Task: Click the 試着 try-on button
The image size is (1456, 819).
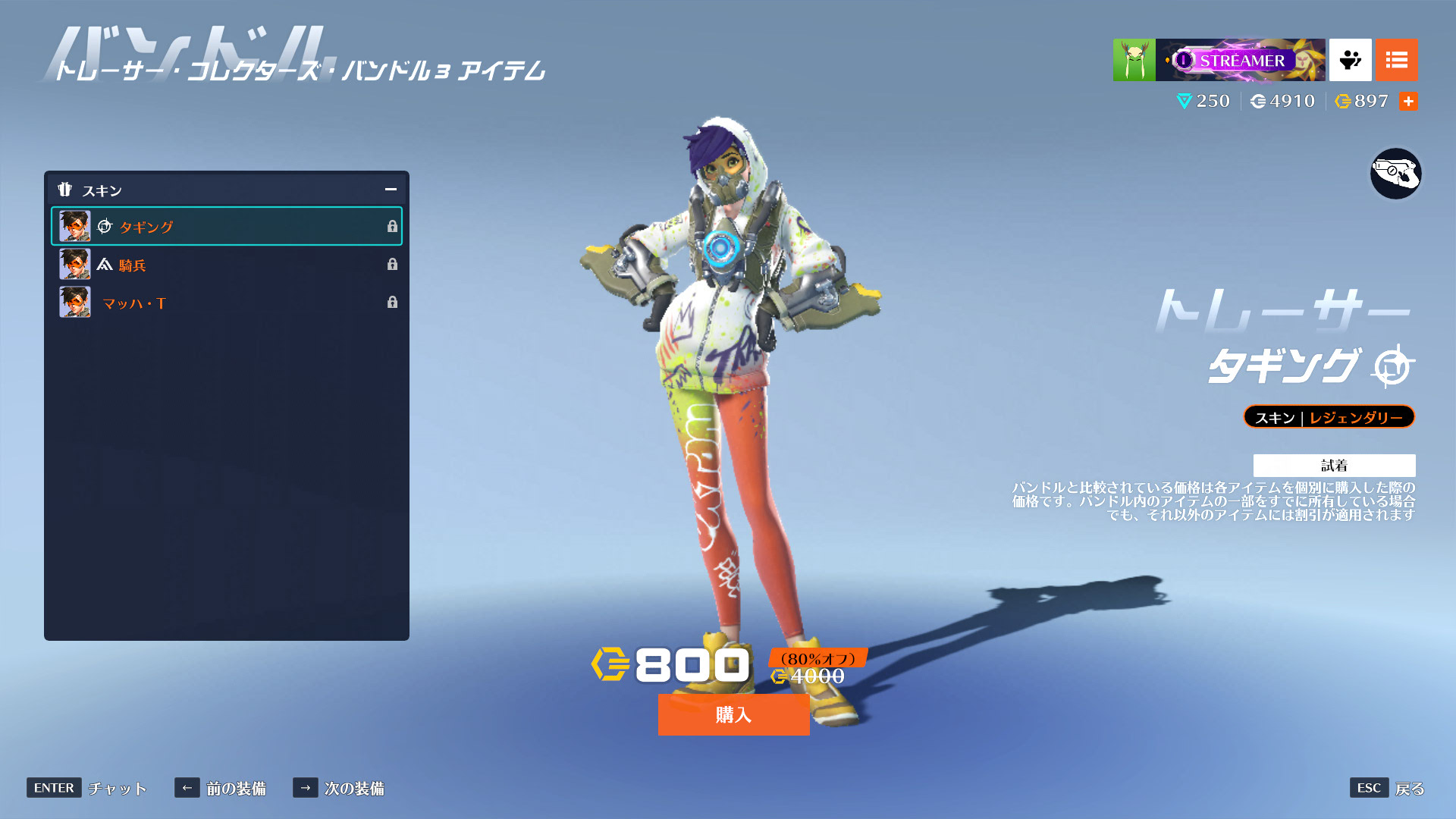Action: coord(1334,465)
